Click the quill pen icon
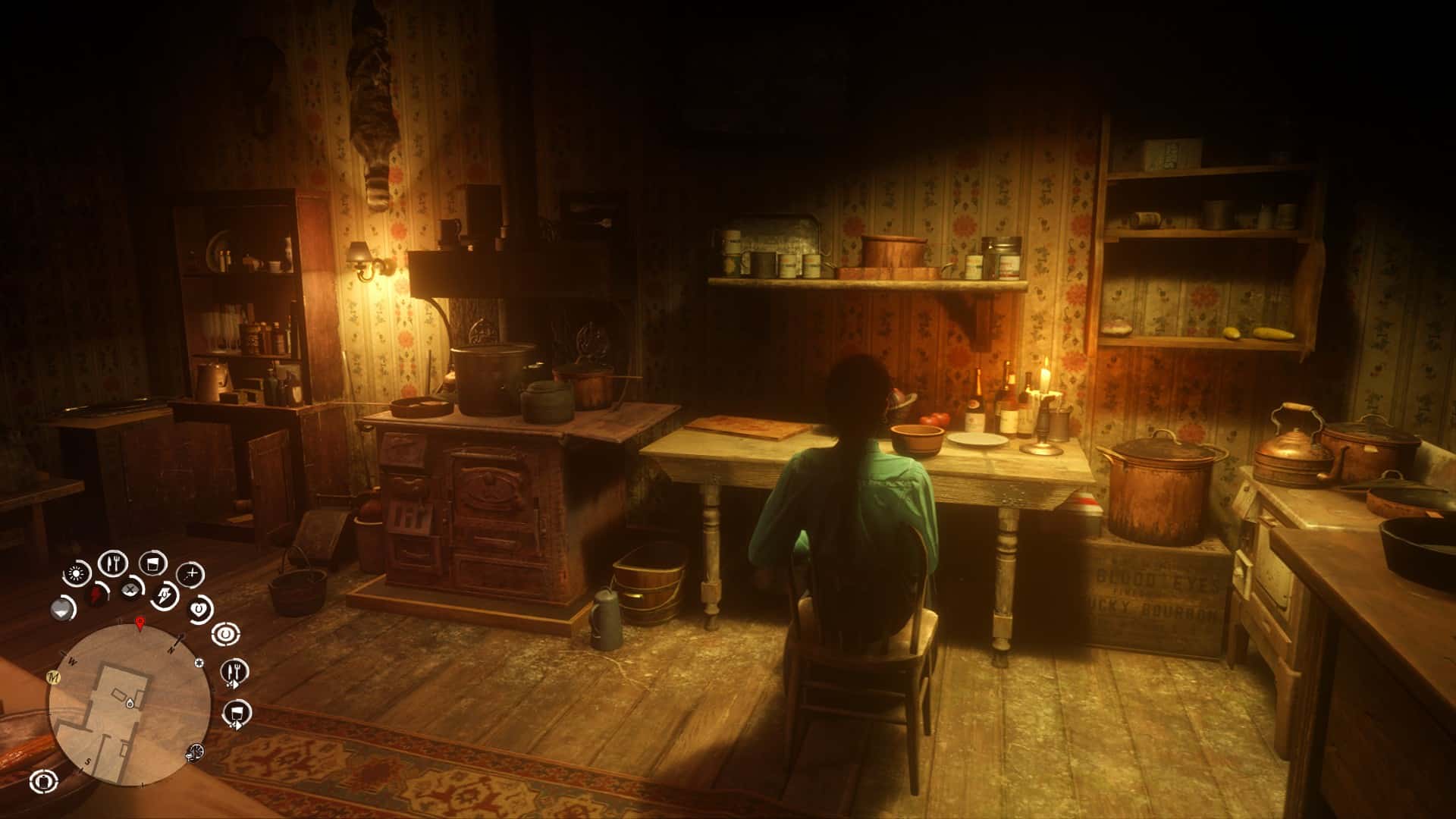The image size is (1456, 819). tap(165, 594)
